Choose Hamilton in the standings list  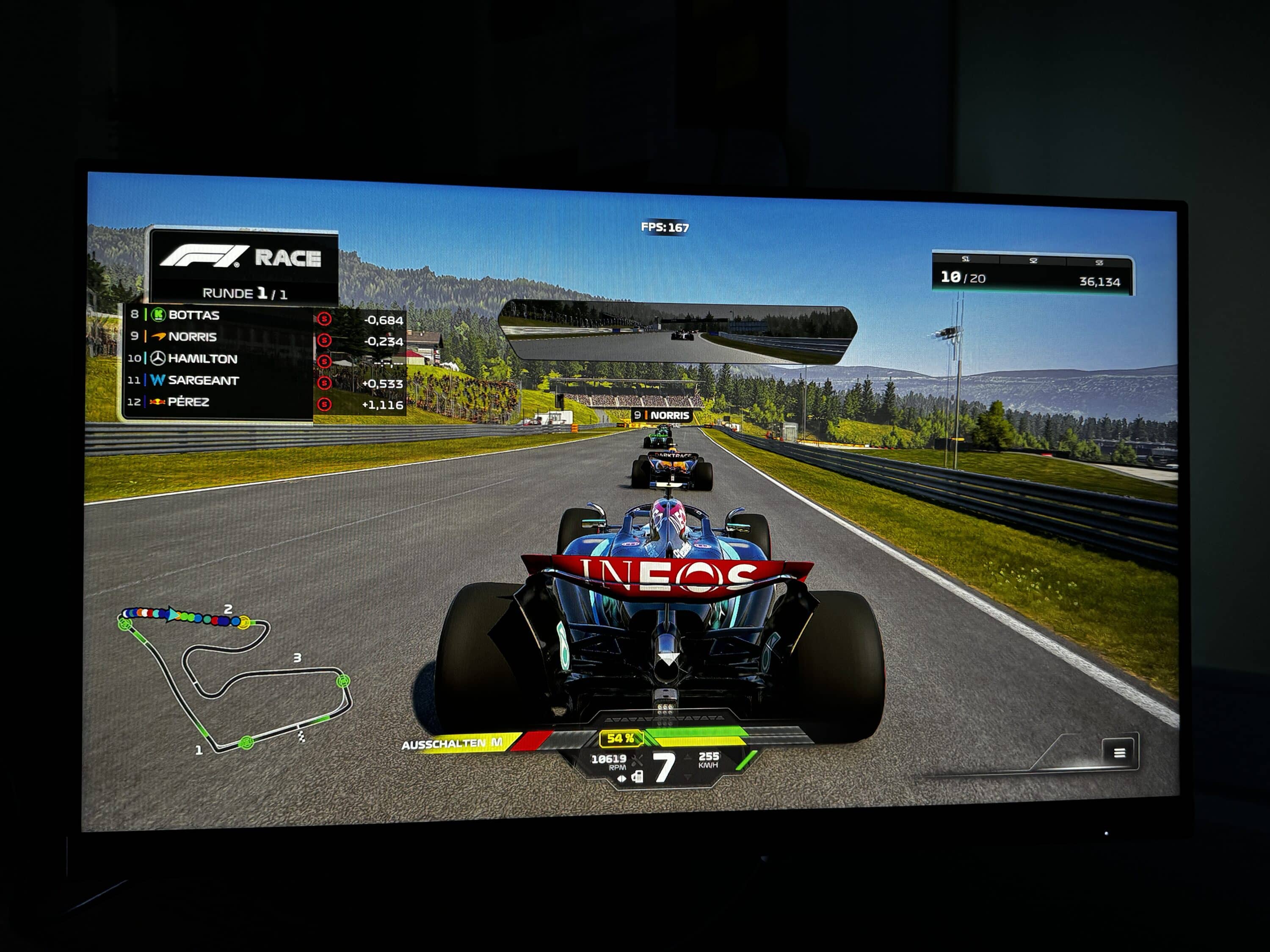[x=202, y=359]
